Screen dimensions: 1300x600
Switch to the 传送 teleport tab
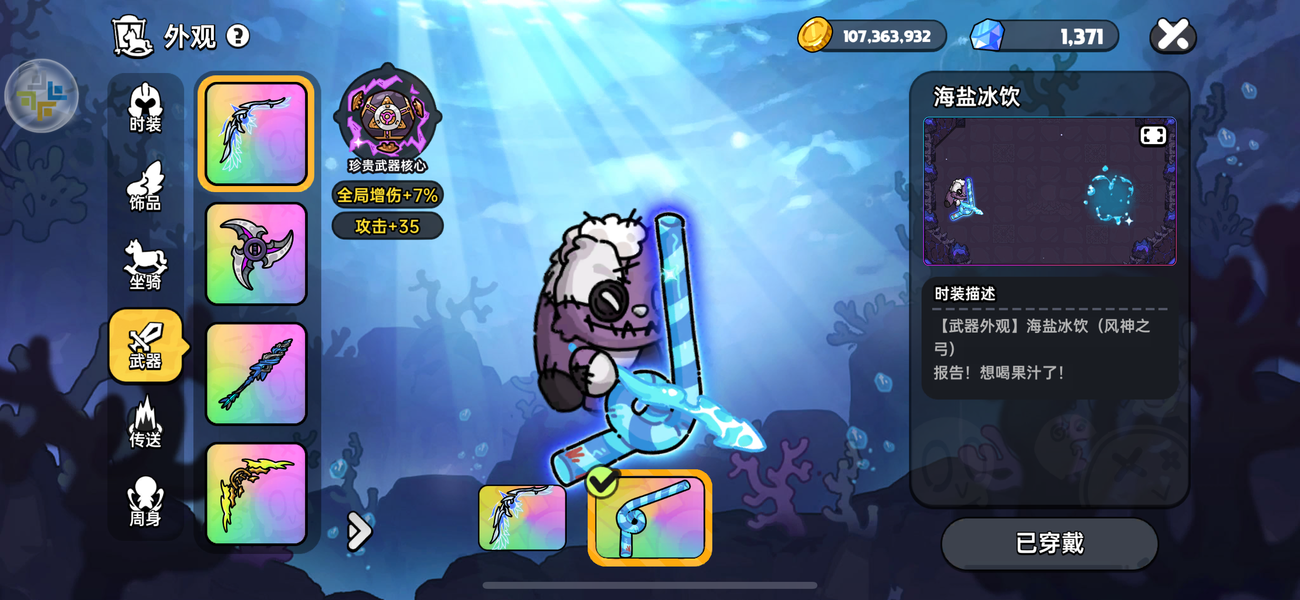(x=145, y=424)
